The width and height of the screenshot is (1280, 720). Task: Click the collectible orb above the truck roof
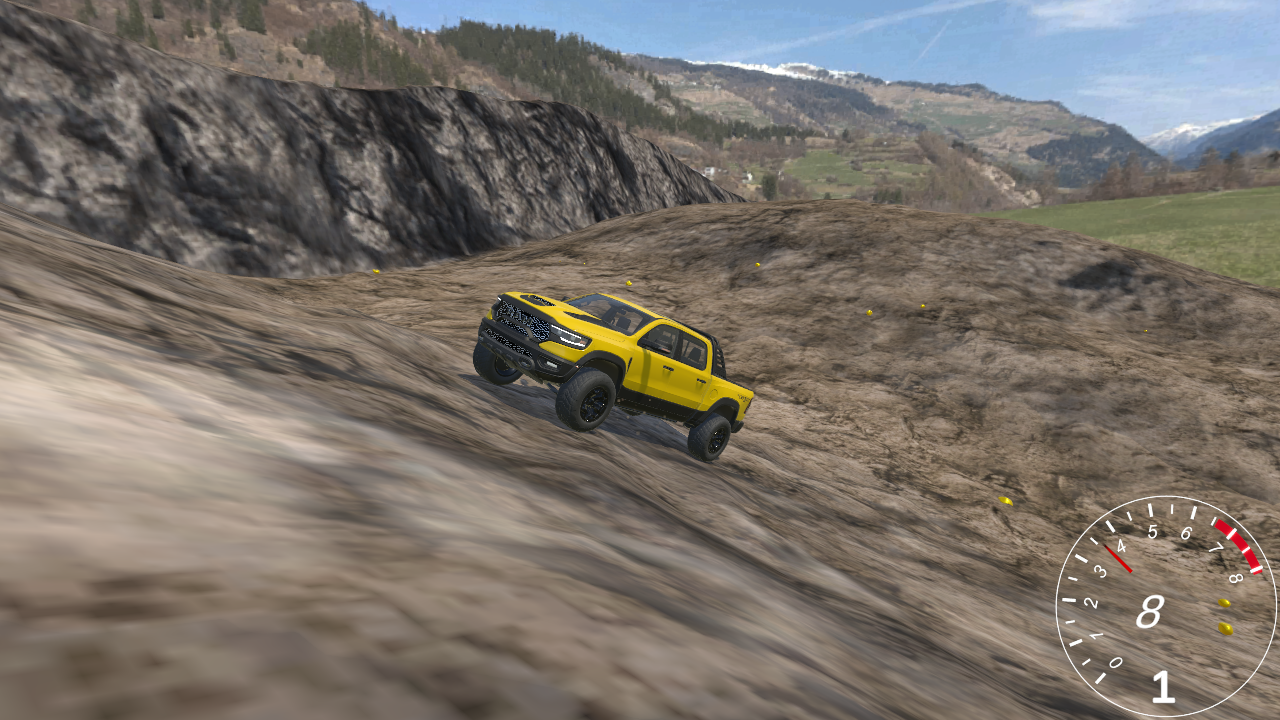tap(628, 283)
